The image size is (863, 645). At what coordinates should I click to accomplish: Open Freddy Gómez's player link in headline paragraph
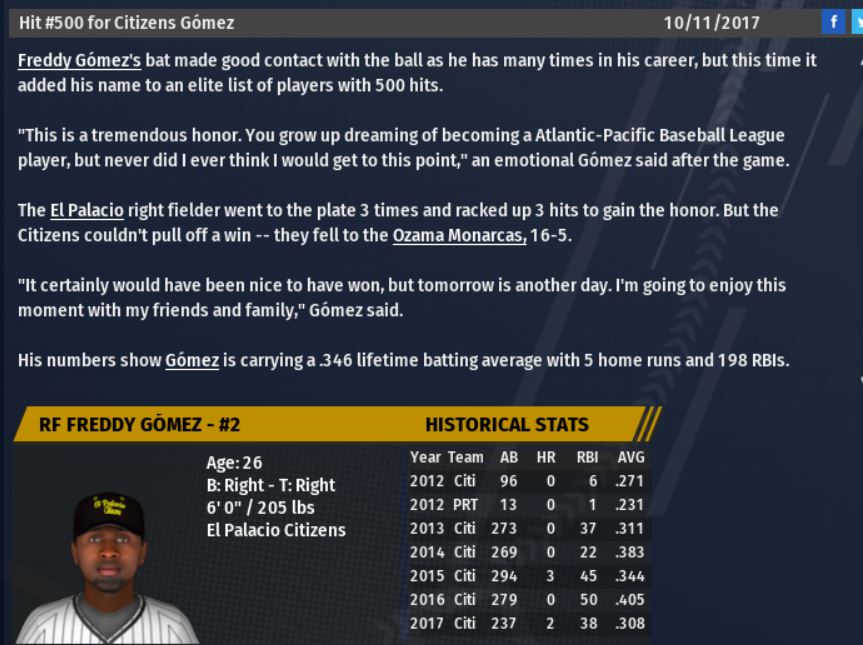(x=80, y=61)
